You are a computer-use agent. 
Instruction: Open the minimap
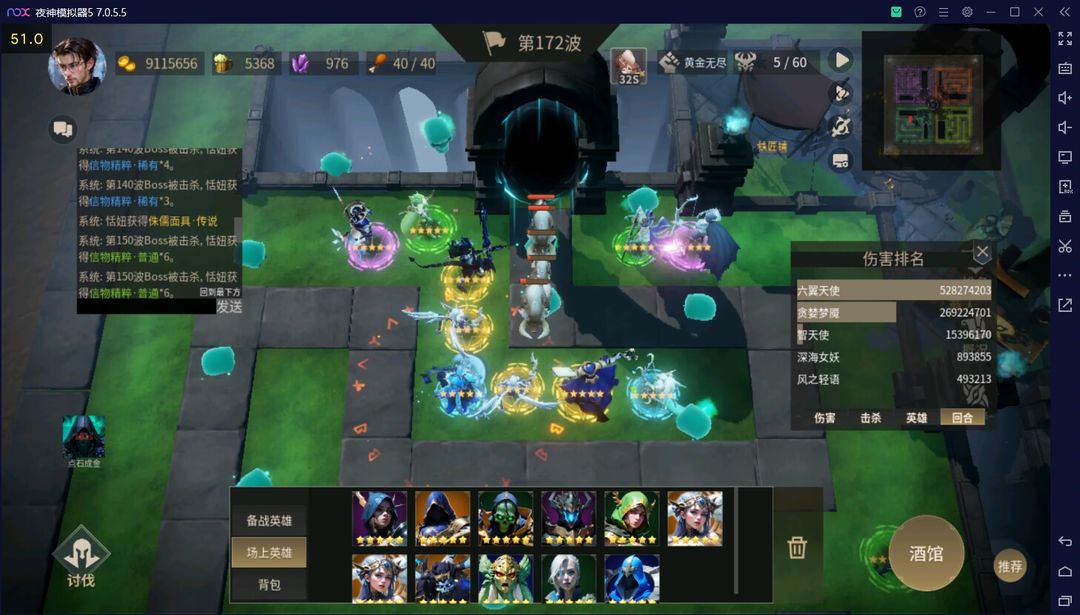tap(931, 98)
